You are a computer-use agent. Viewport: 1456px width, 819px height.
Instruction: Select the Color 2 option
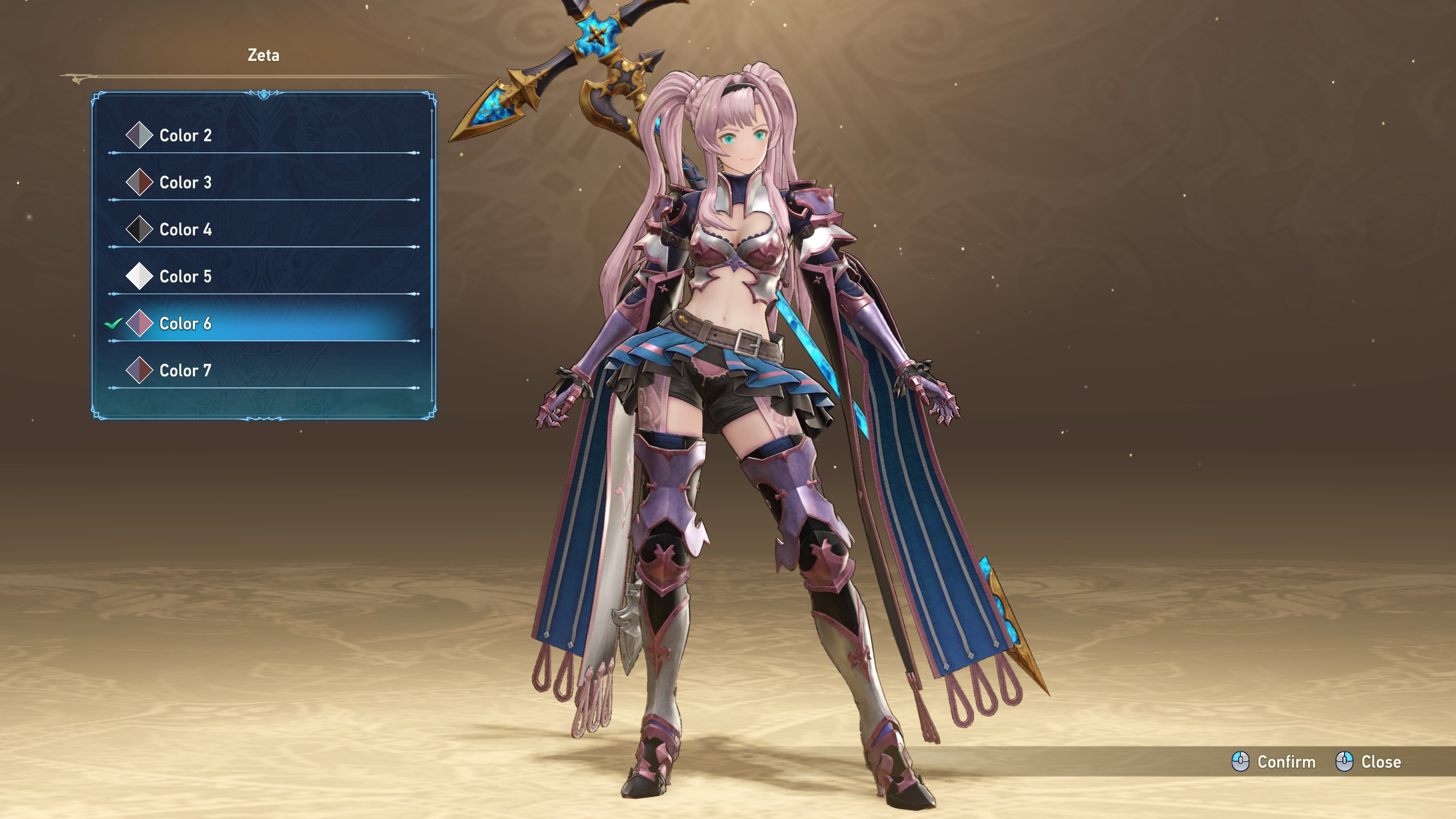pos(185,135)
